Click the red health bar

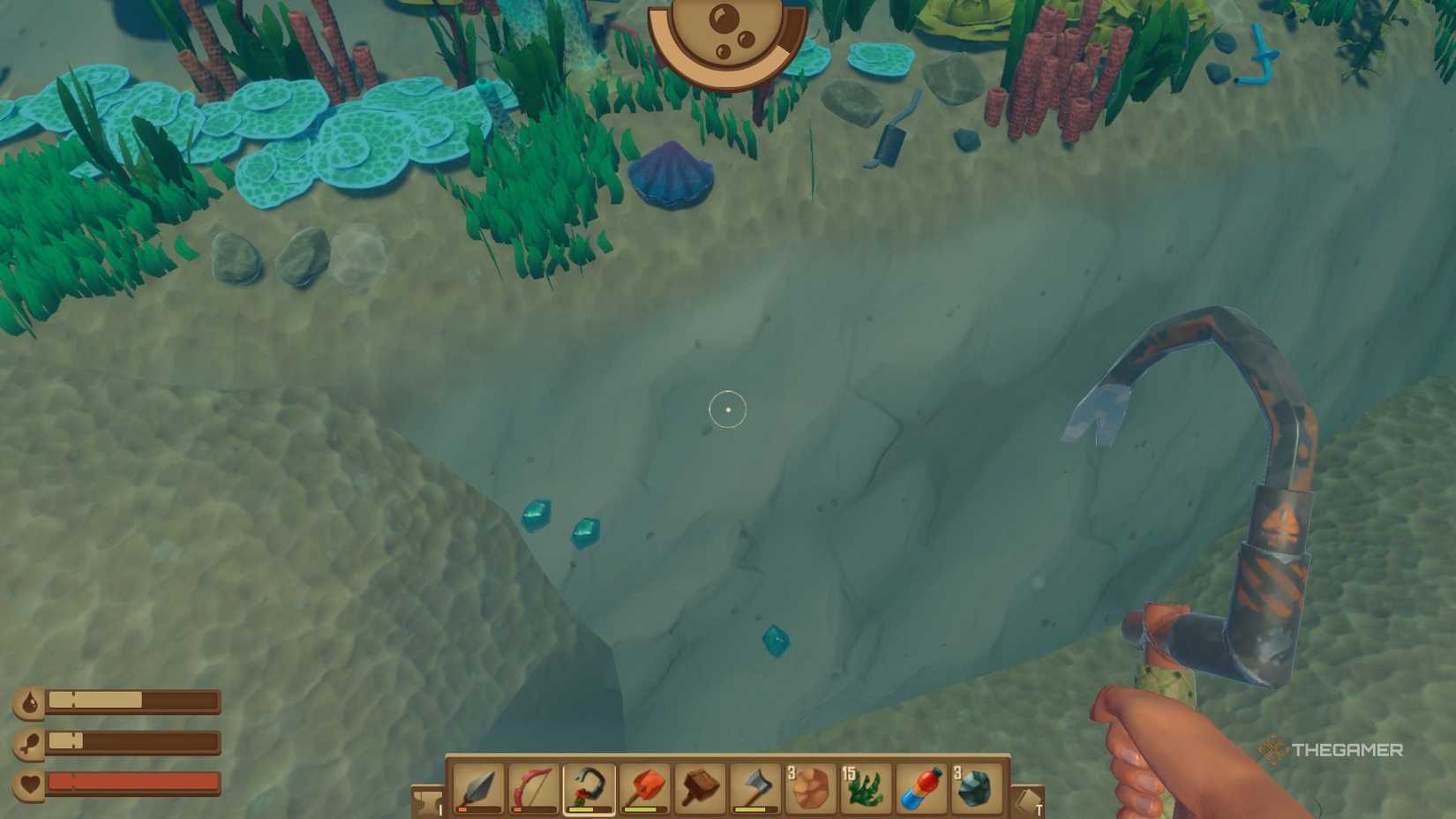click(132, 780)
